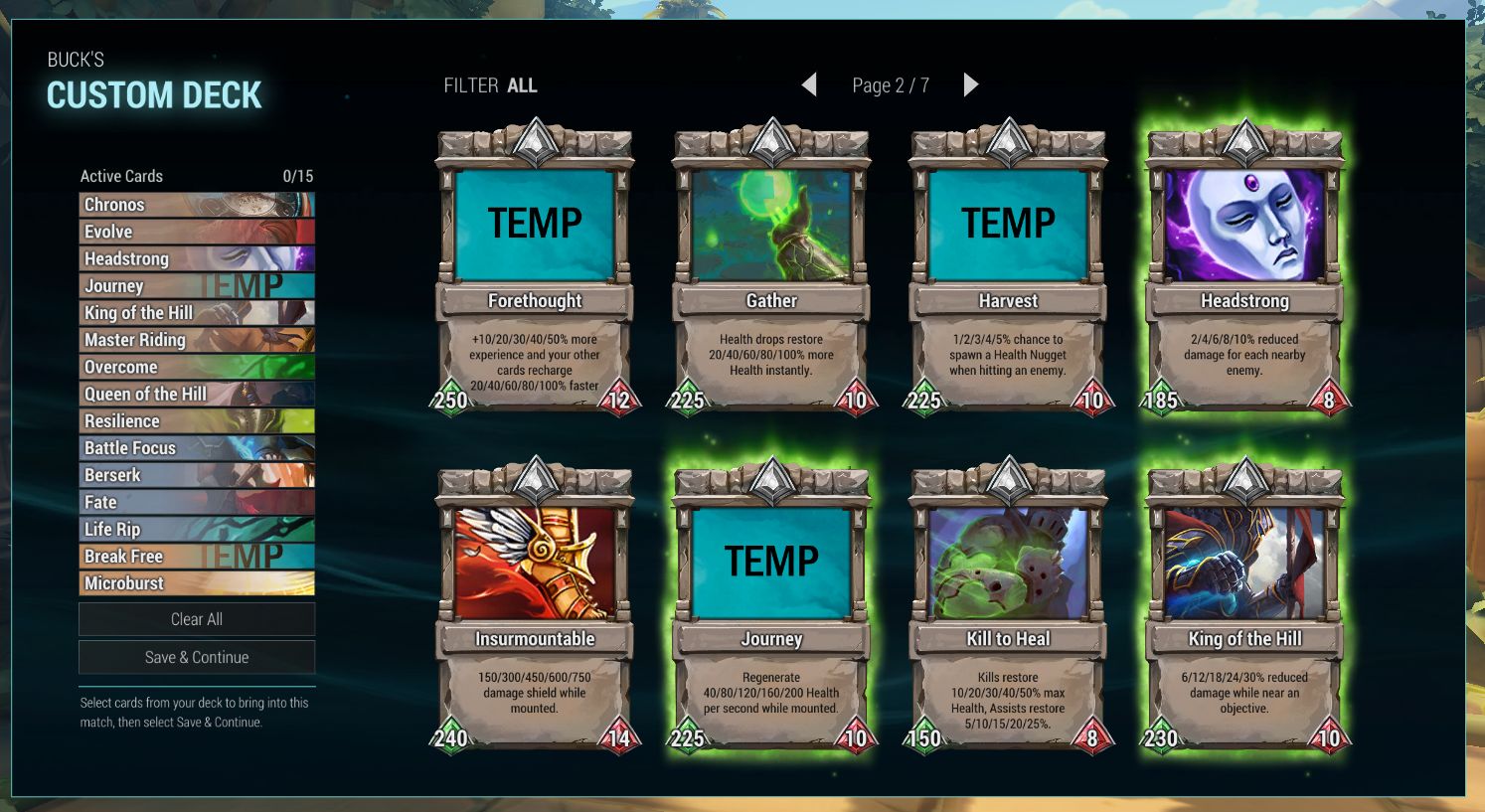Select Microburst in the Active Cards list
The height and width of the screenshot is (812, 1485).
tap(197, 583)
